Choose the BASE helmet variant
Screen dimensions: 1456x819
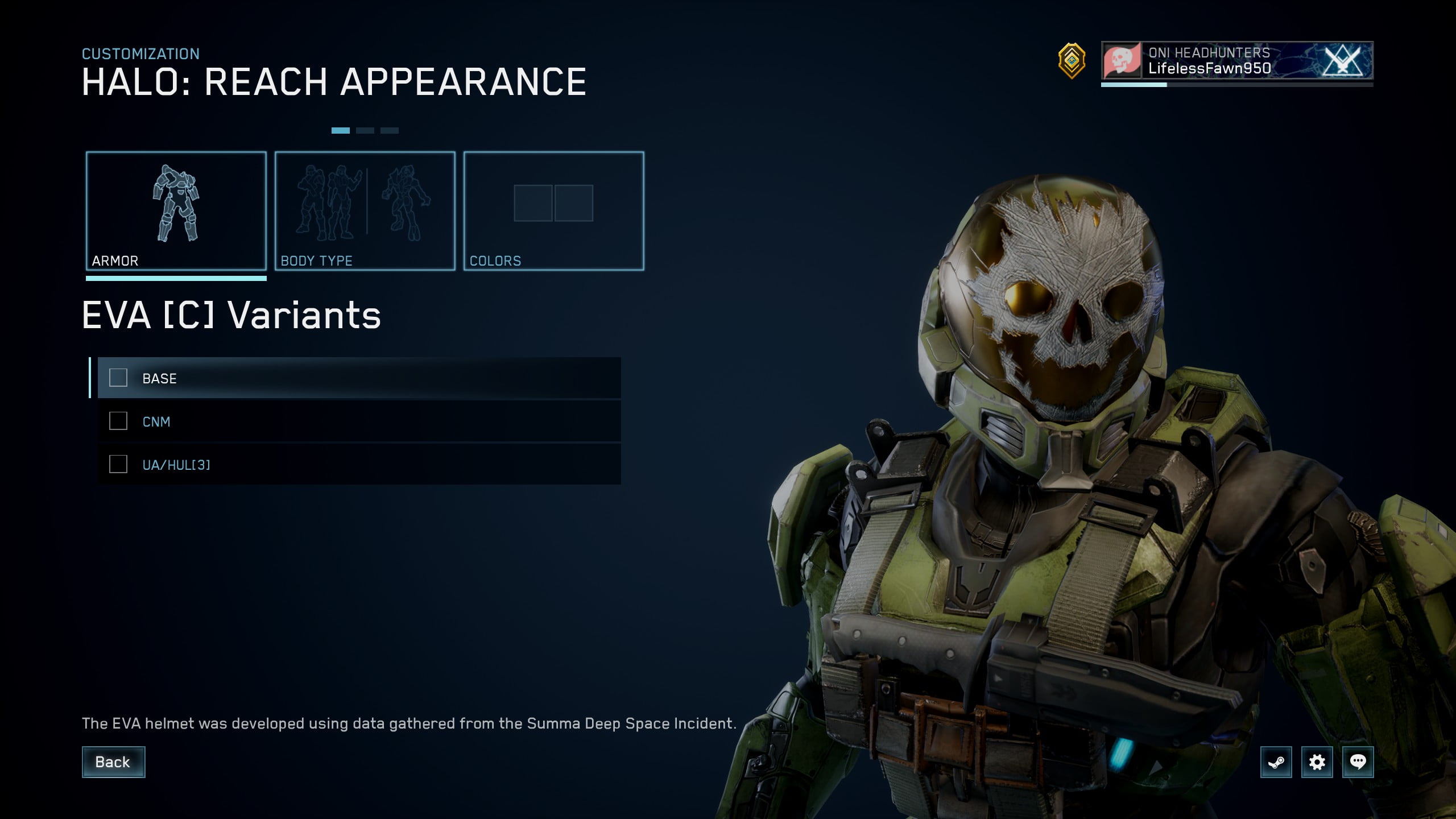coord(358,378)
